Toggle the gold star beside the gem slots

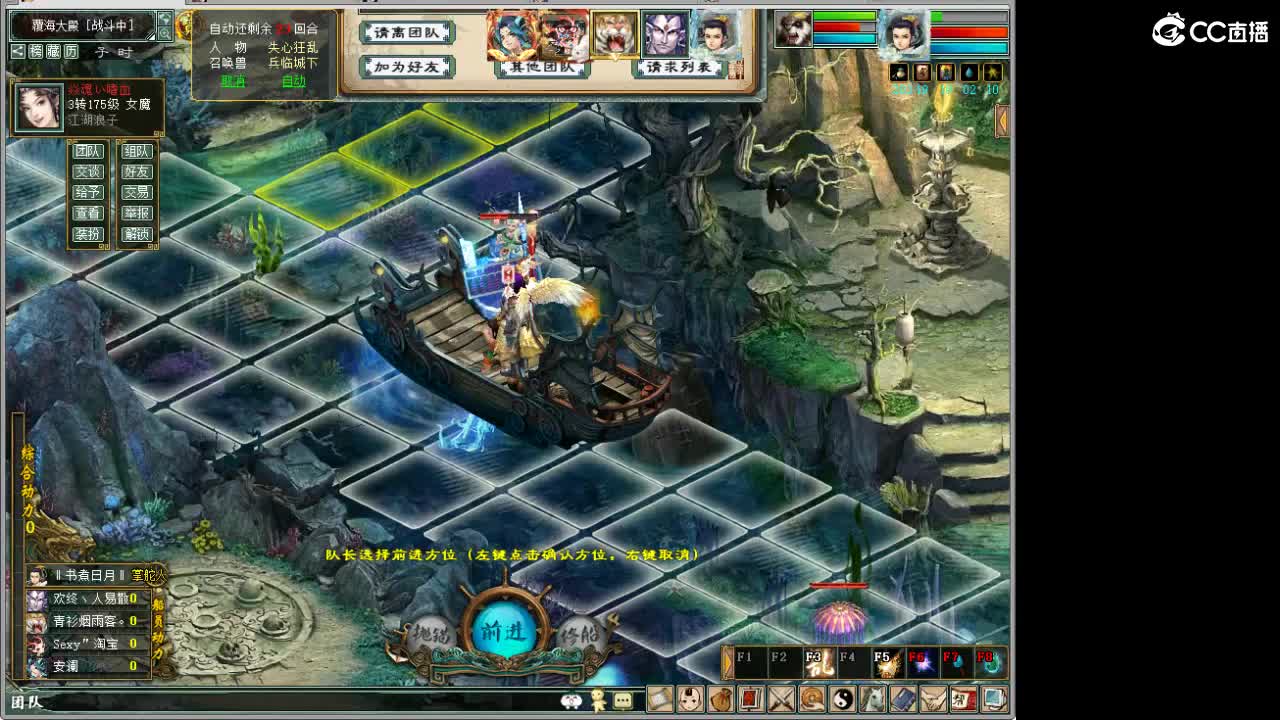[994, 72]
